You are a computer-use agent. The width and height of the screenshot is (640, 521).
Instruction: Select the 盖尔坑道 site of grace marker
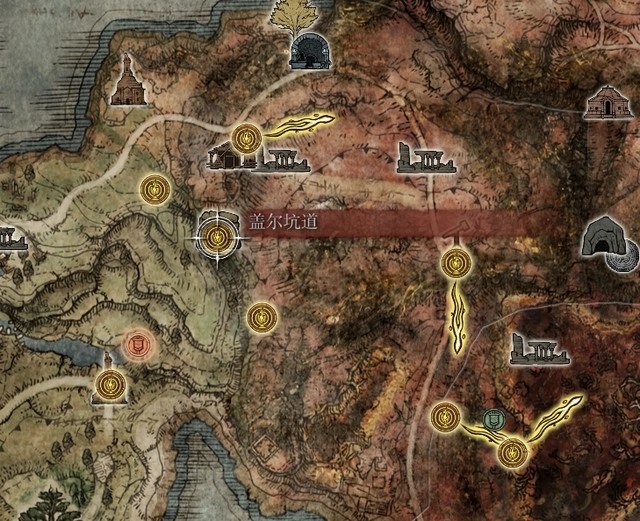point(217,237)
